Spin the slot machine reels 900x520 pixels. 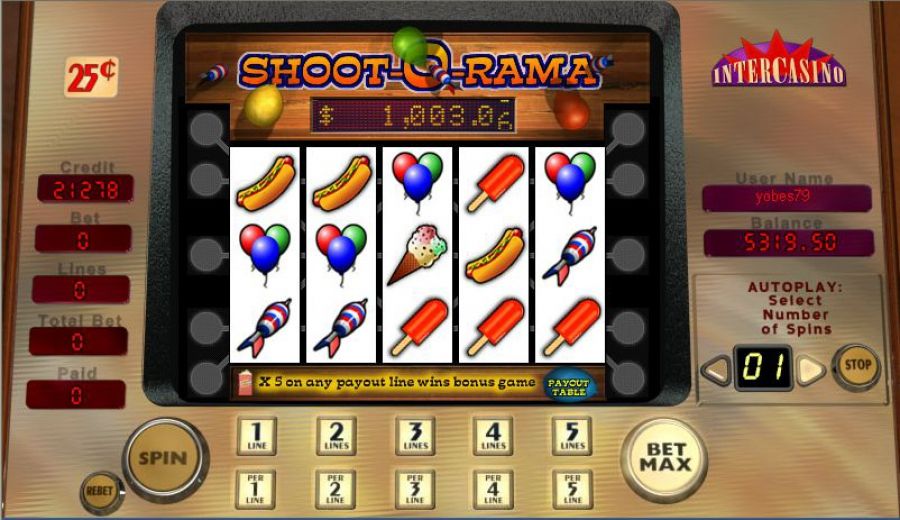coord(162,459)
